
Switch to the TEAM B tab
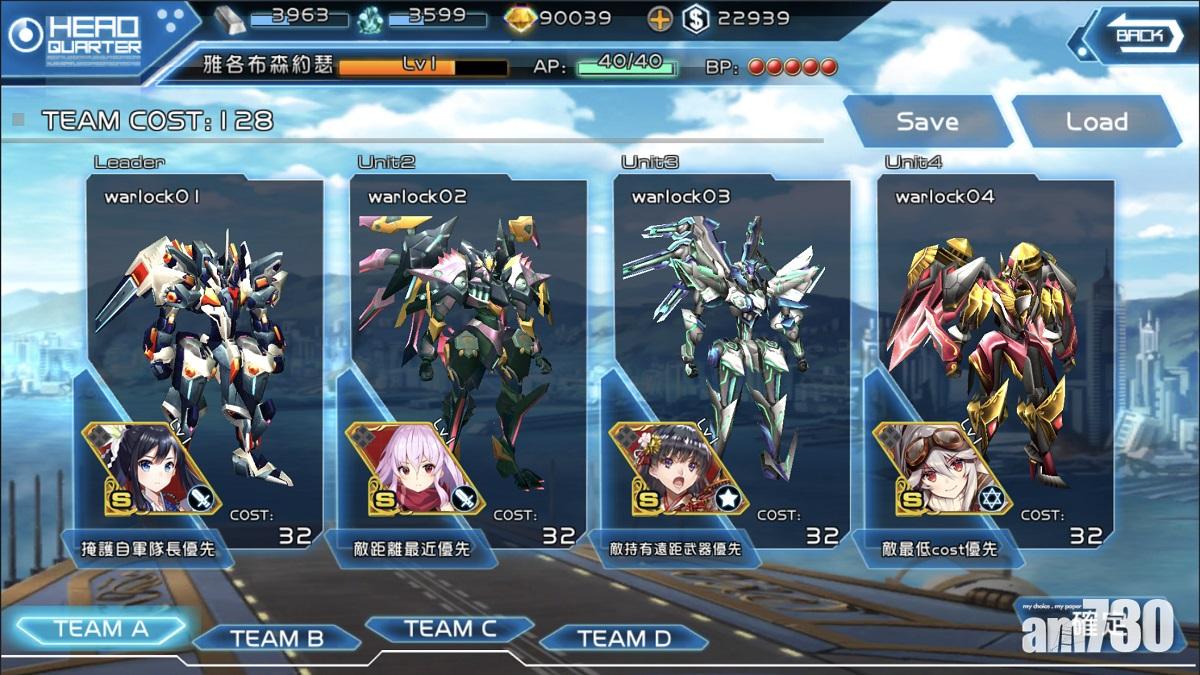[276, 638]
